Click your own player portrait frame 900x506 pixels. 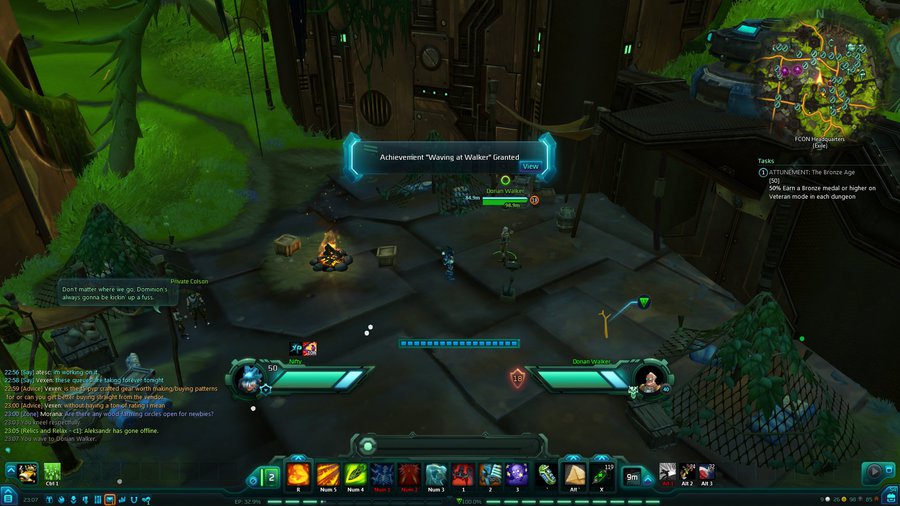pos(250,378)
